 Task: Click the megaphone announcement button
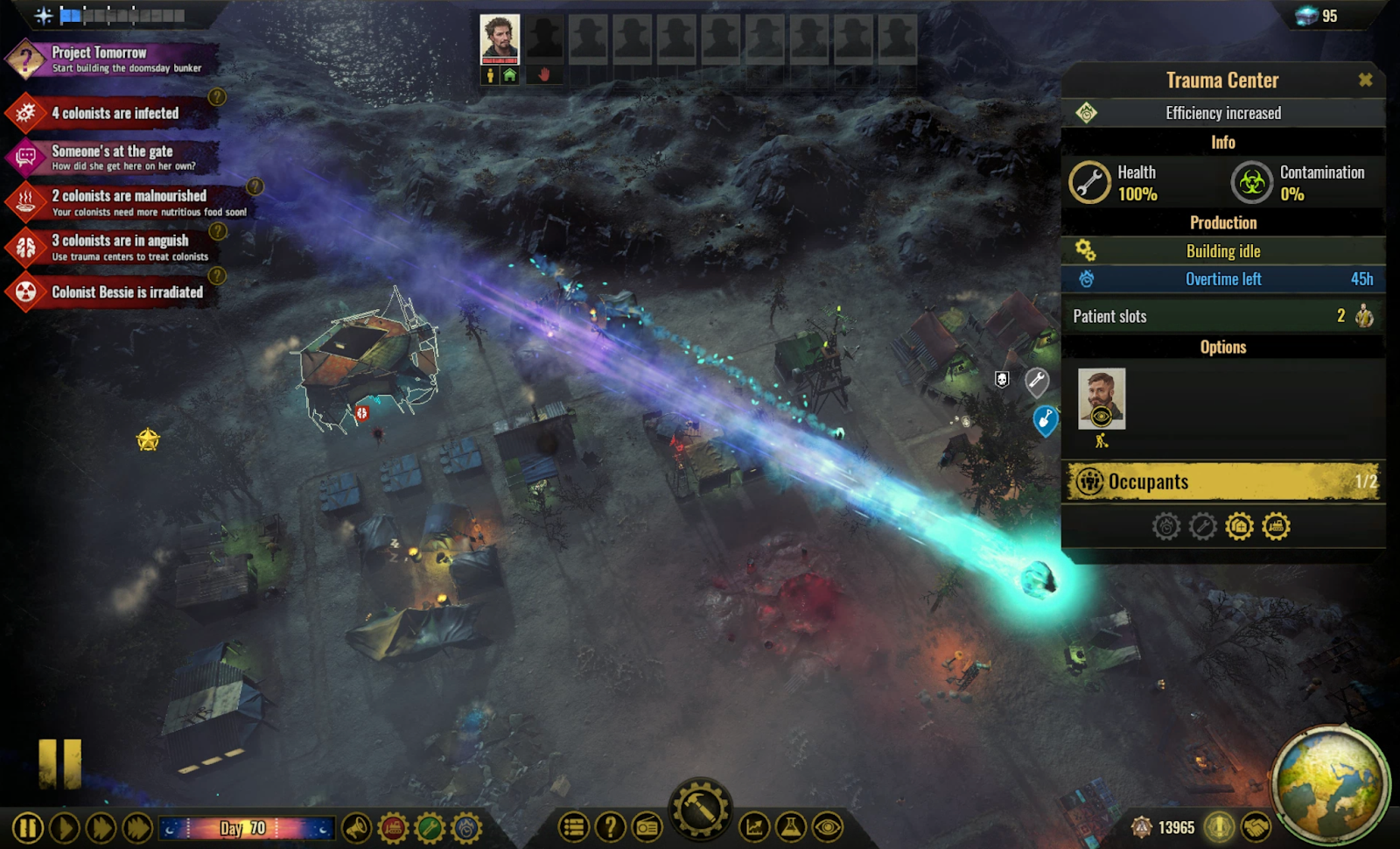[357, 827]
